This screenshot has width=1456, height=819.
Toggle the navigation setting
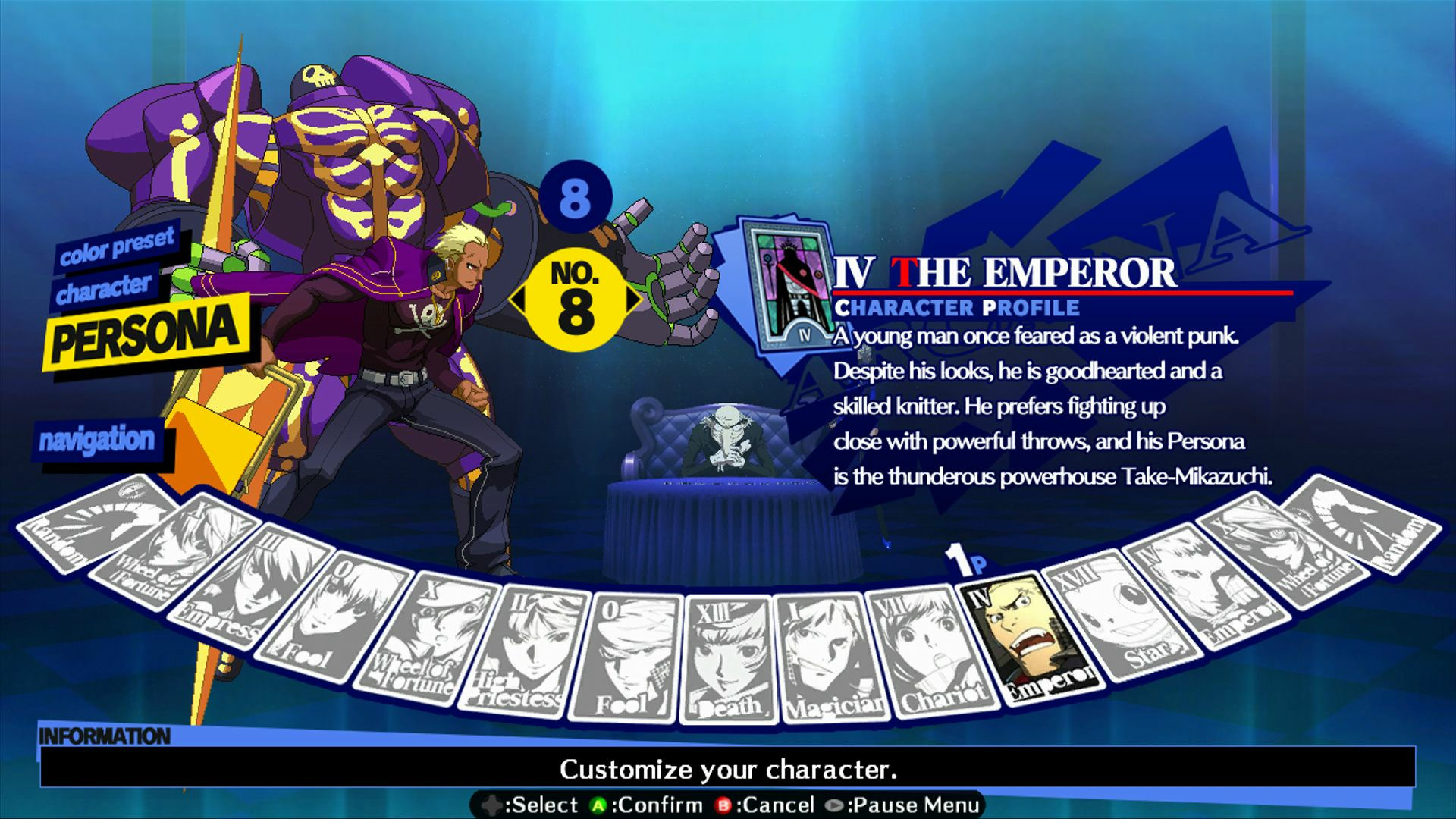(99, 438)
